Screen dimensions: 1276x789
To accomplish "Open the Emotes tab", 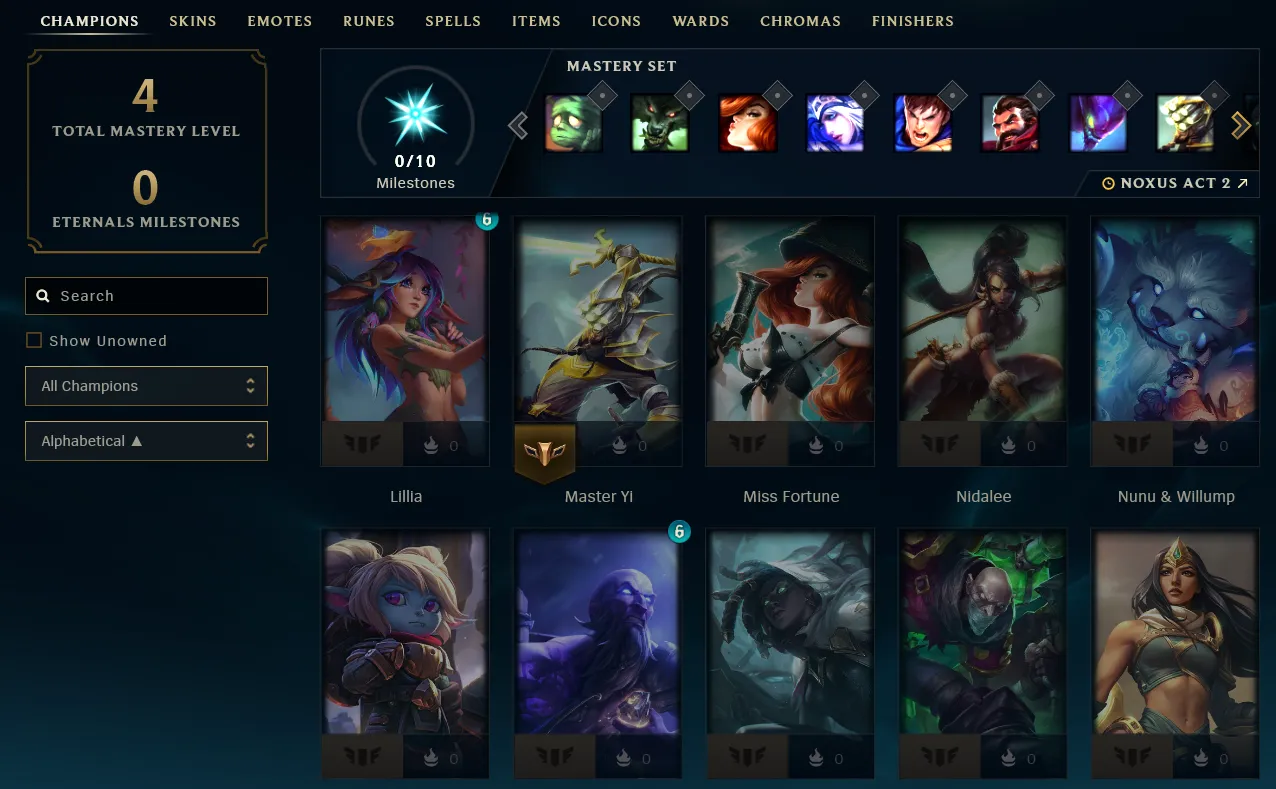I will [279, 21].
